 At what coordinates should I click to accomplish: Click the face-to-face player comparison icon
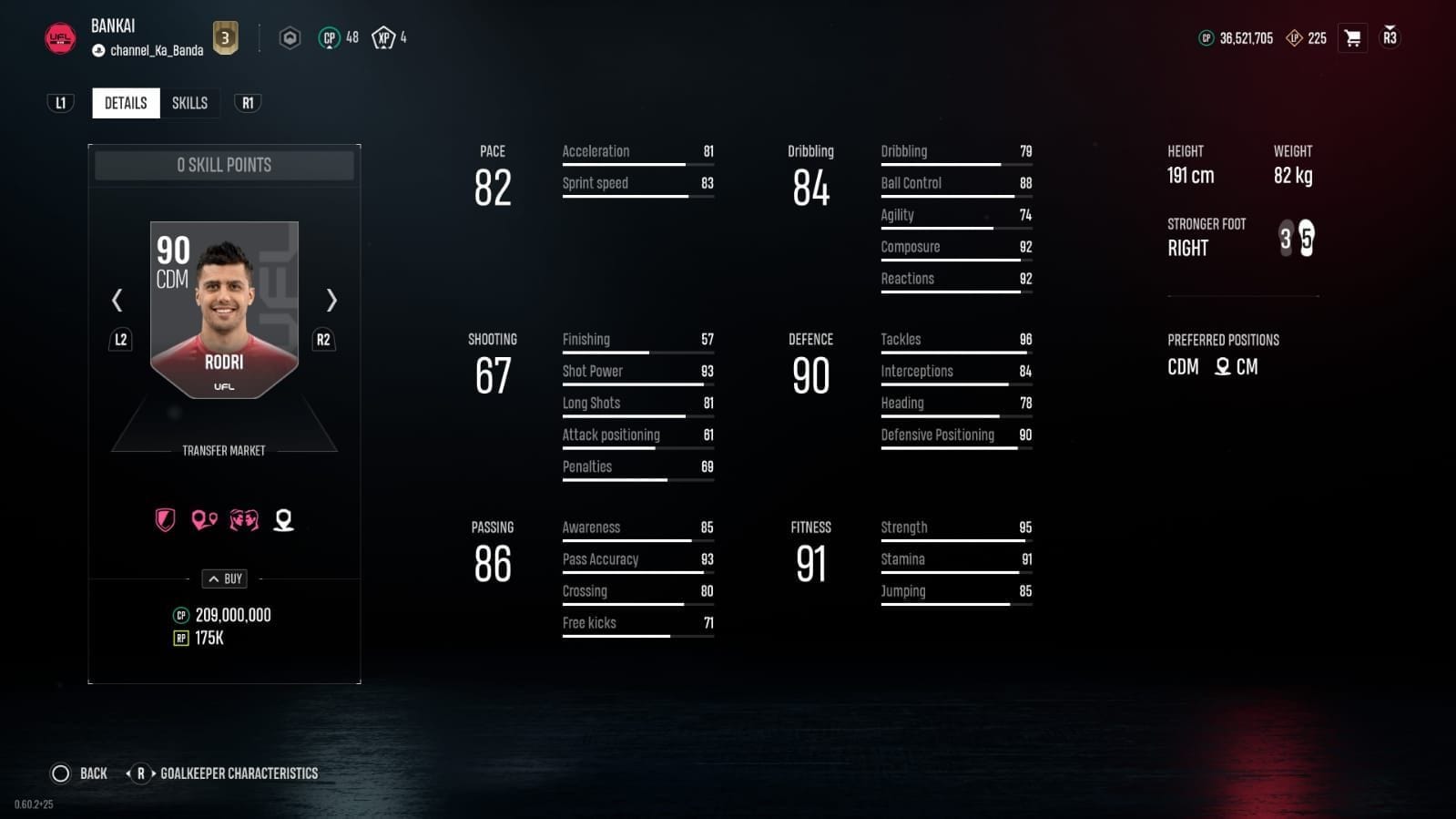click(243, 519)
